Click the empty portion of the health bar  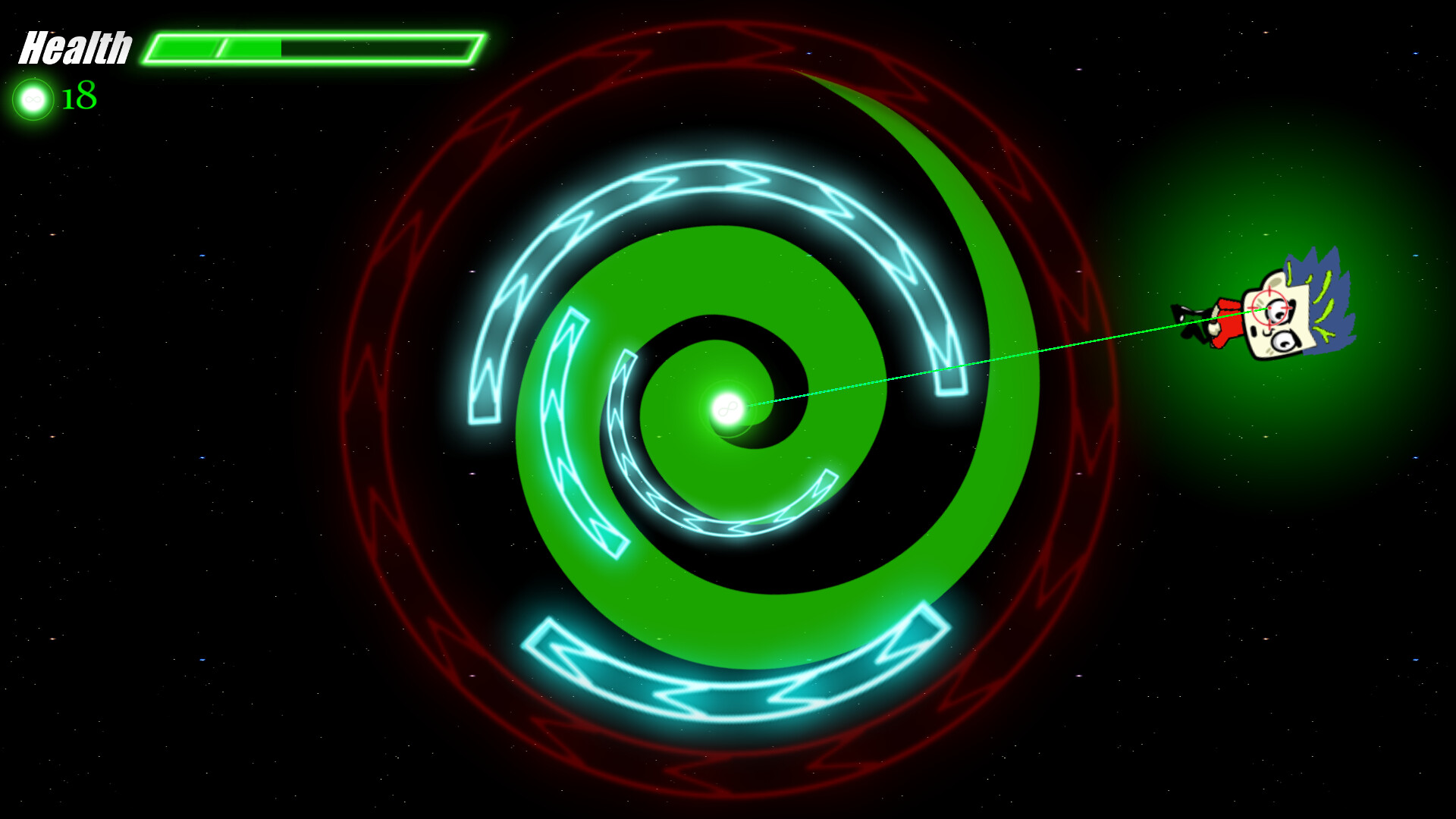click(379, 49)
